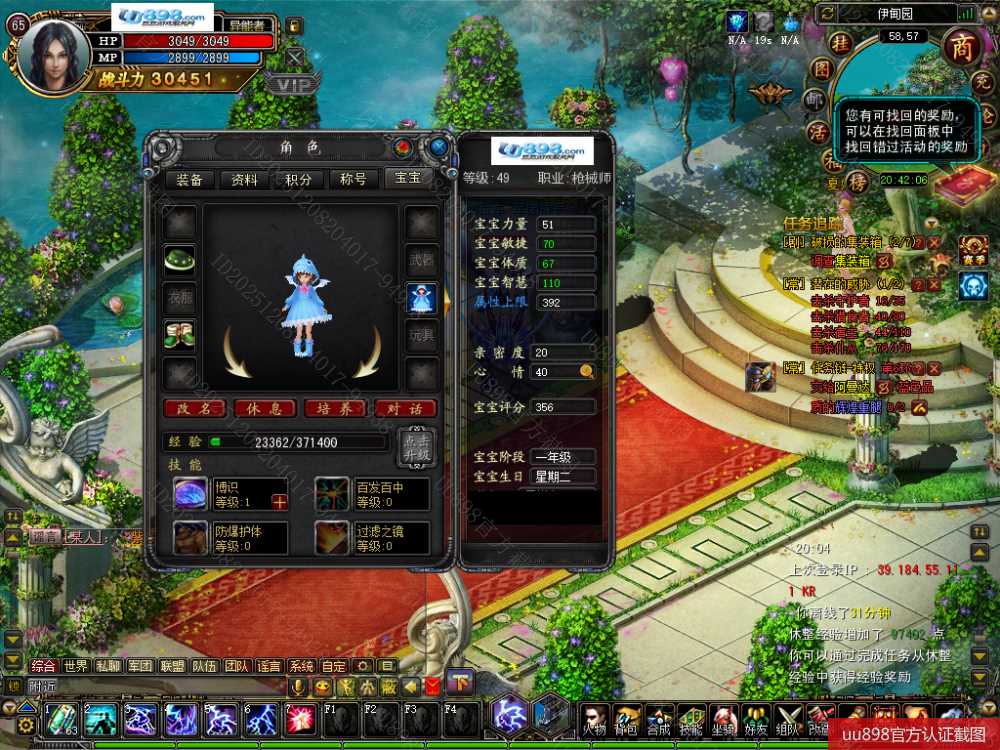Open the 挂 auto-combat button
Viewport: 1000px width, 750px height.
click(842, 42)
